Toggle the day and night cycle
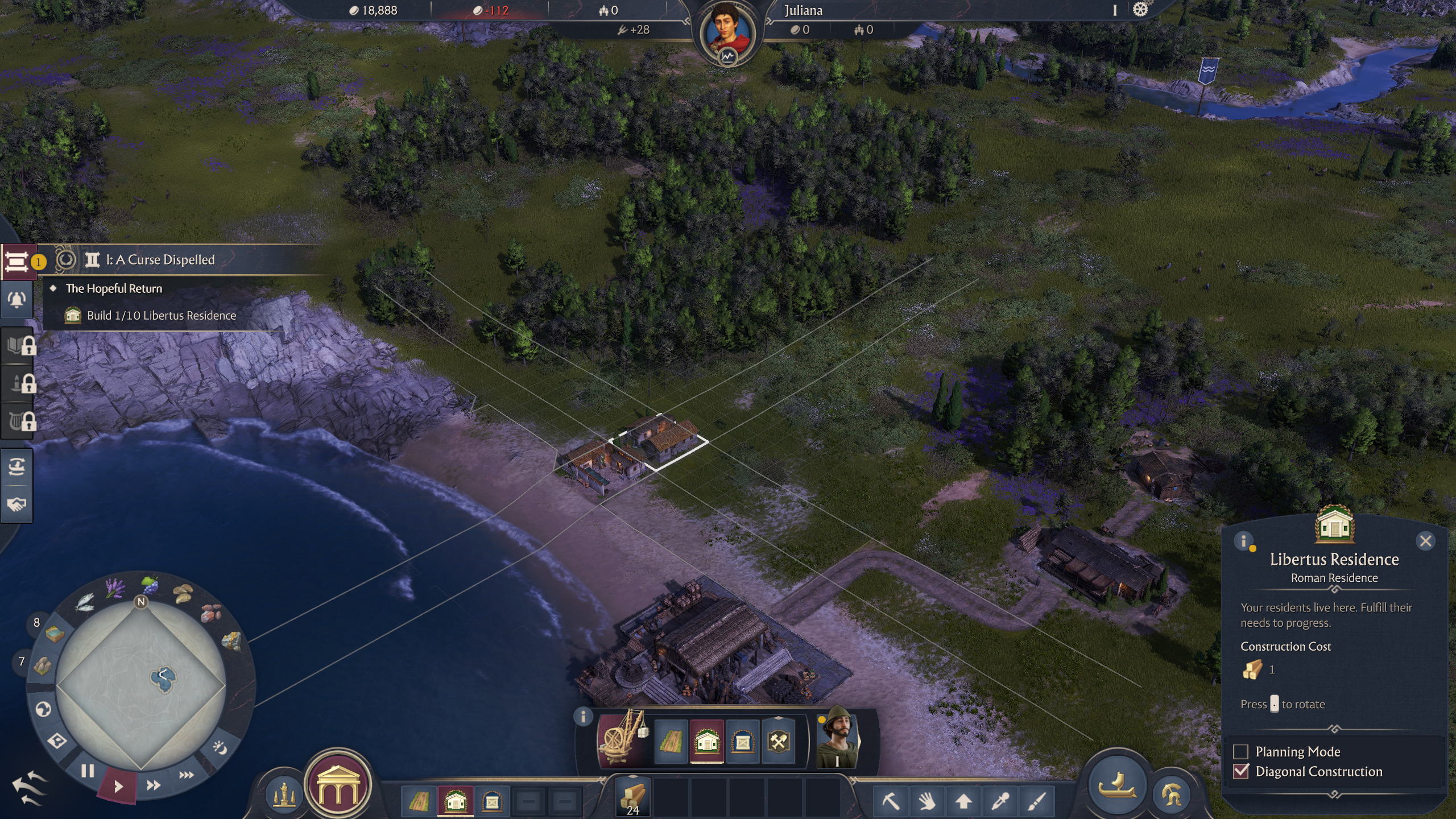Viewport: 1456px width, 819px height. tap(220, 747)
